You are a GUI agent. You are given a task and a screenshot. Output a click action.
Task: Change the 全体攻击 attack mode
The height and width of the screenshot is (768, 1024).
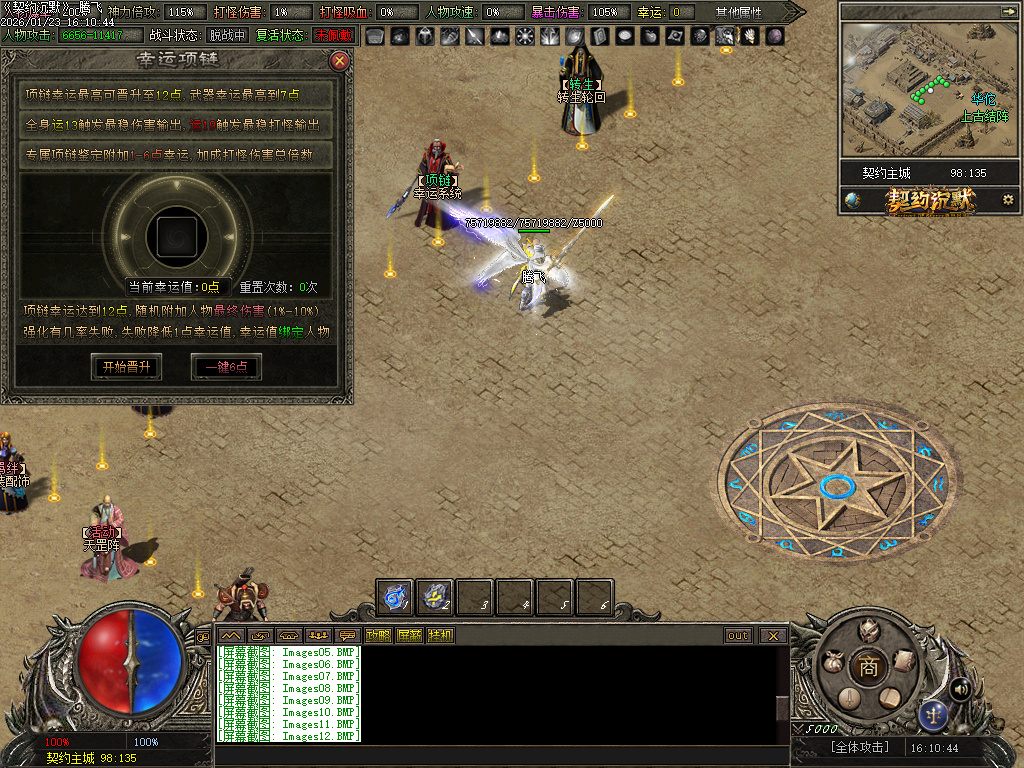859,747
